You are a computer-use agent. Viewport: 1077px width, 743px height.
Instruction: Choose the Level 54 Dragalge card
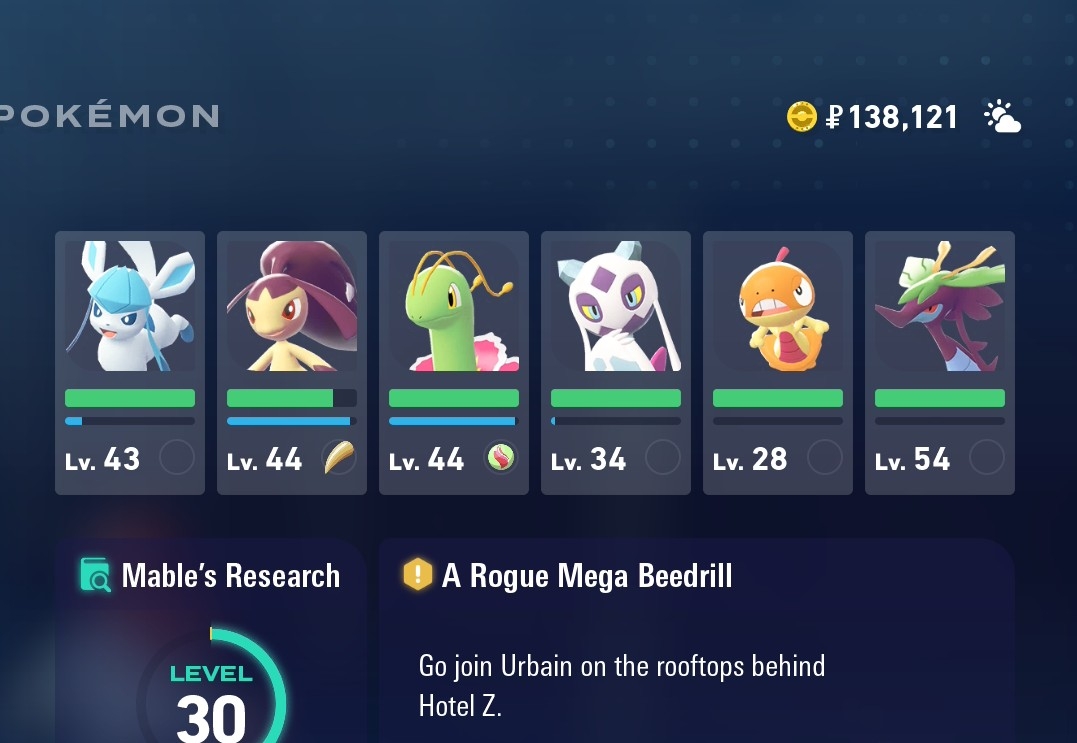[x=939, y=362]
